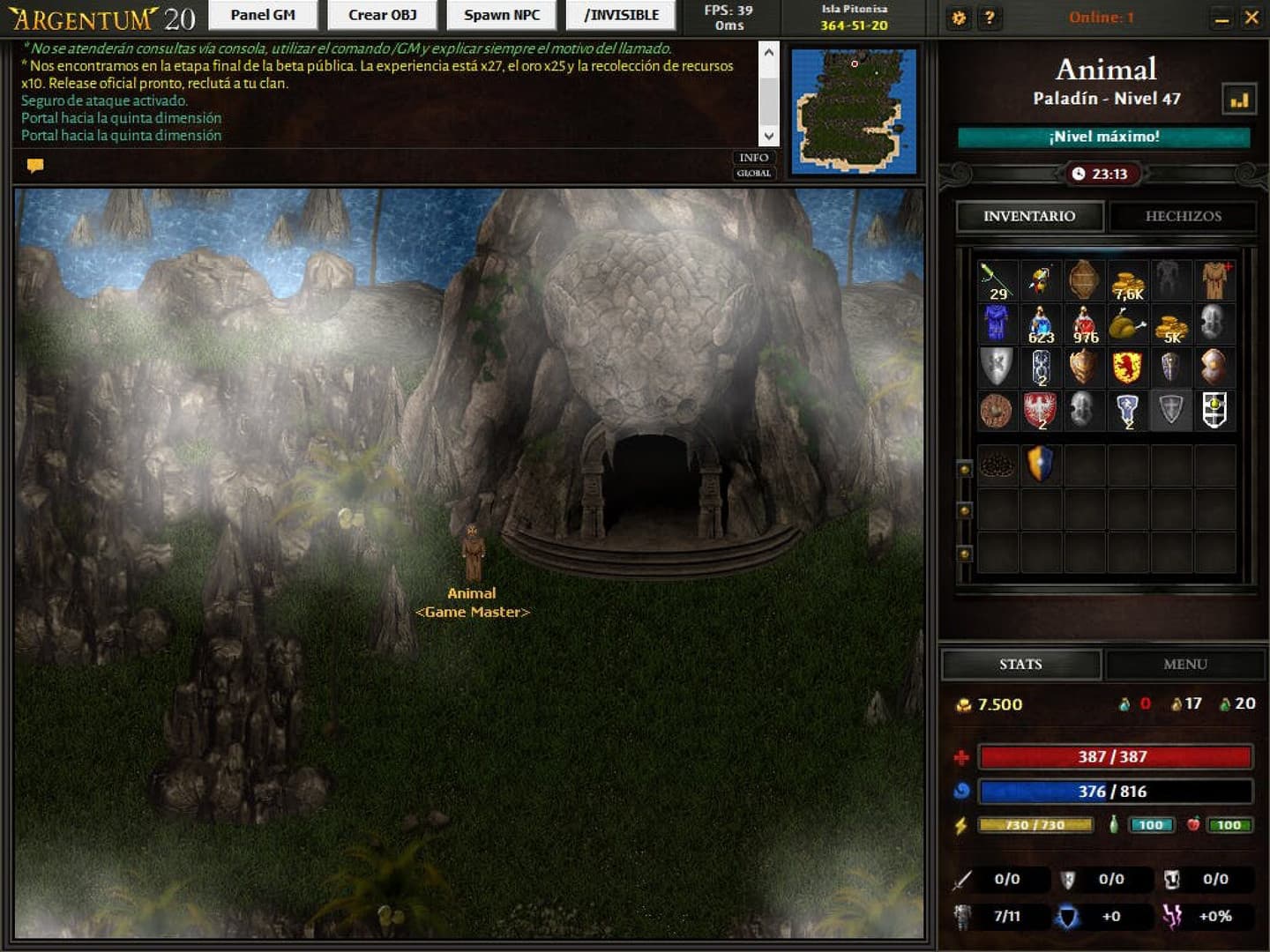This screenshot has height=952, width=1270.
Task: Click the Spawn NPC button
Action: [500, 15]
